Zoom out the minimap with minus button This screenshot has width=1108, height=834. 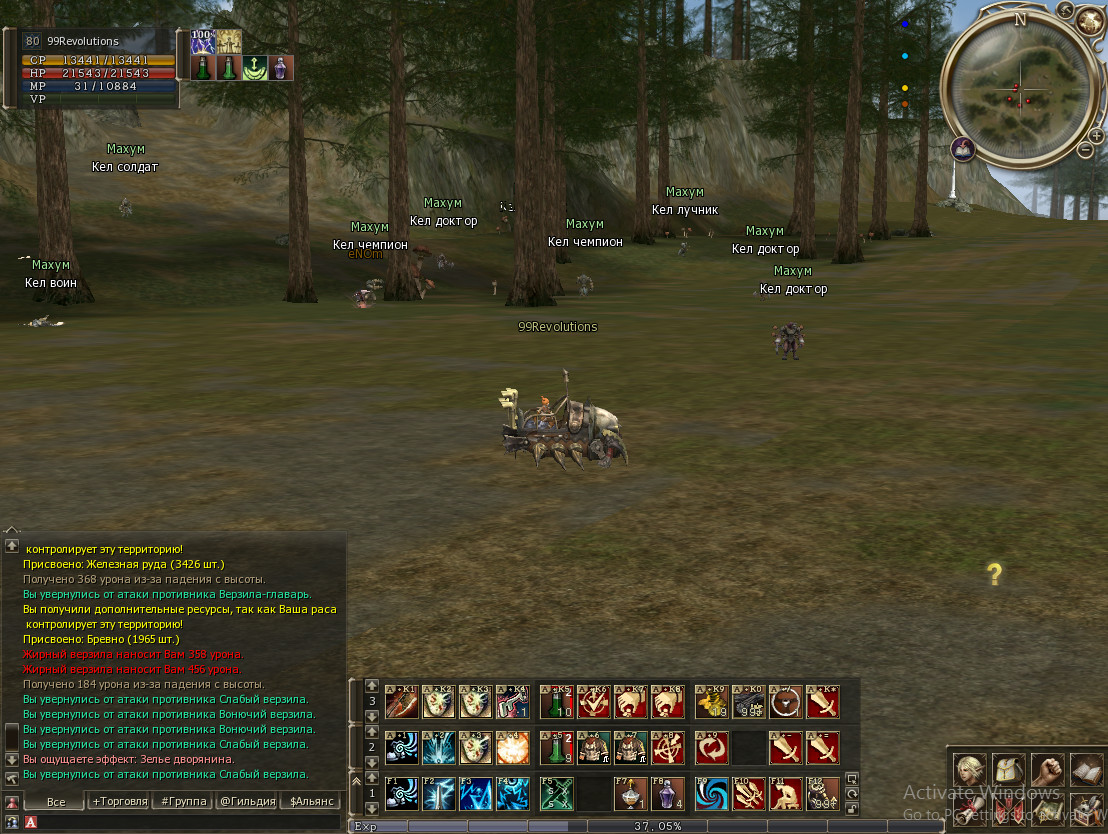pyautogui.click(x=1086, y=150)
